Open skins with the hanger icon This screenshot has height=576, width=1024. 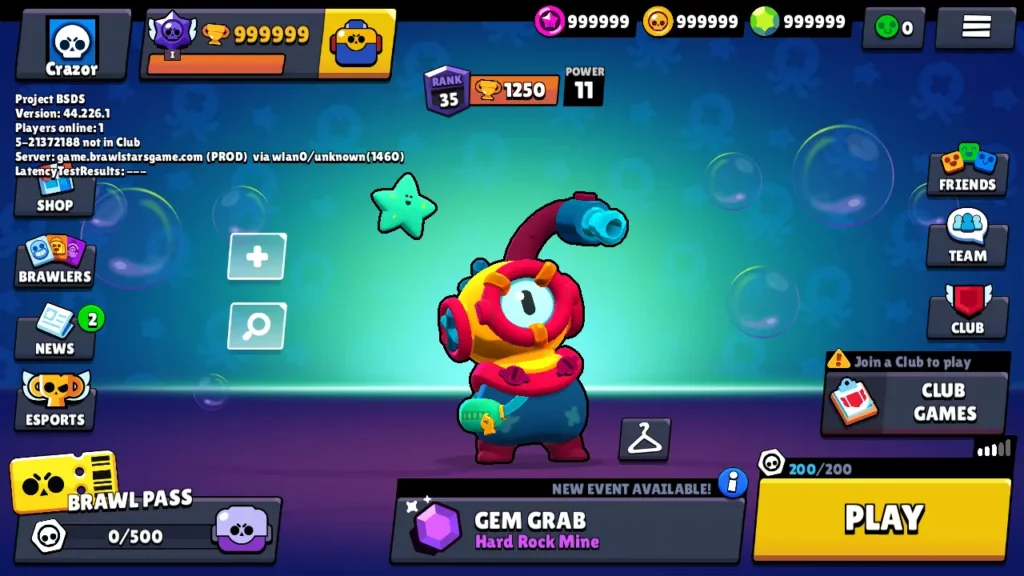[x=644, y=439]
